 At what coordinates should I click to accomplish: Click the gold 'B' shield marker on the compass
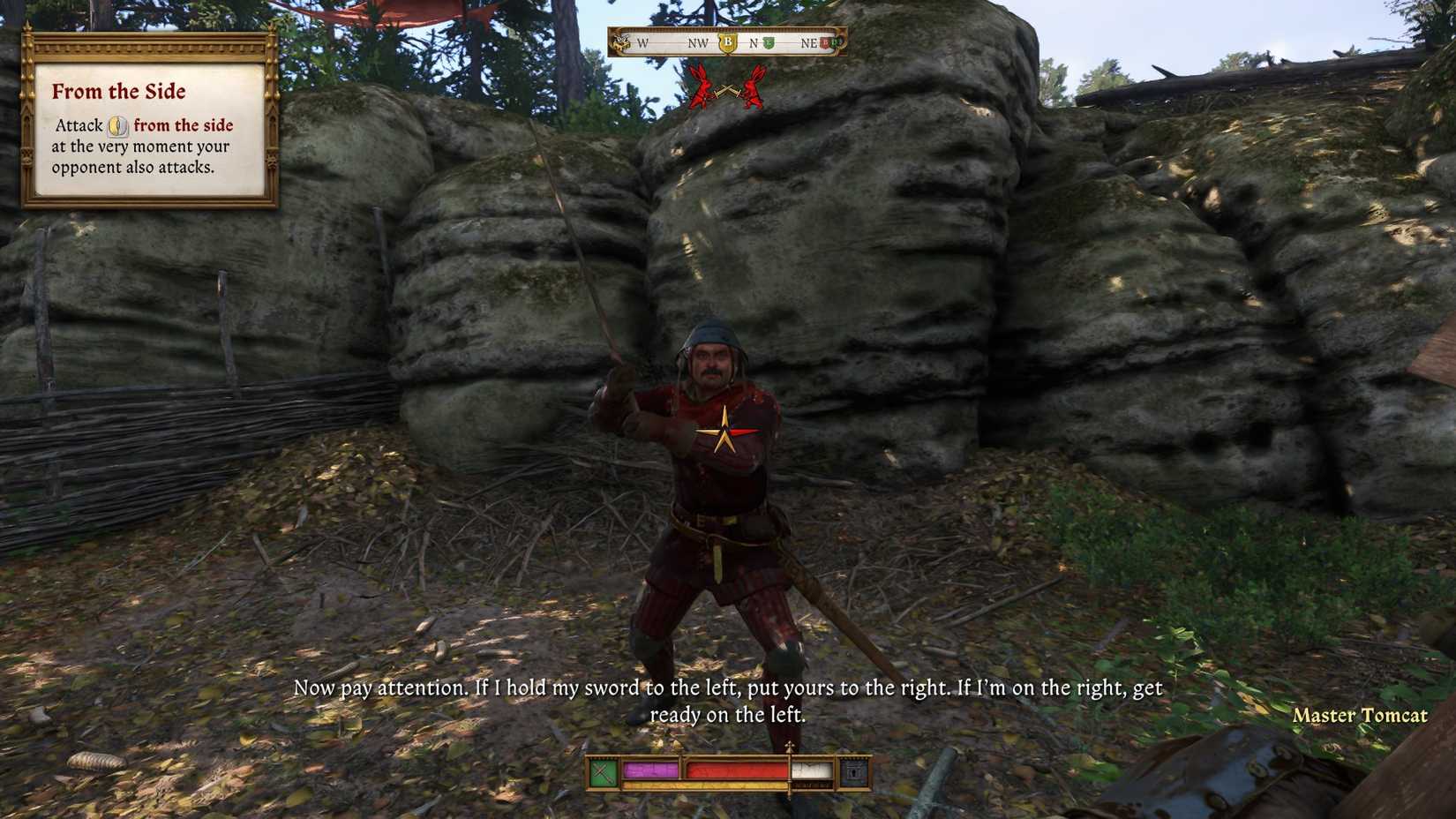pos(728,42)
